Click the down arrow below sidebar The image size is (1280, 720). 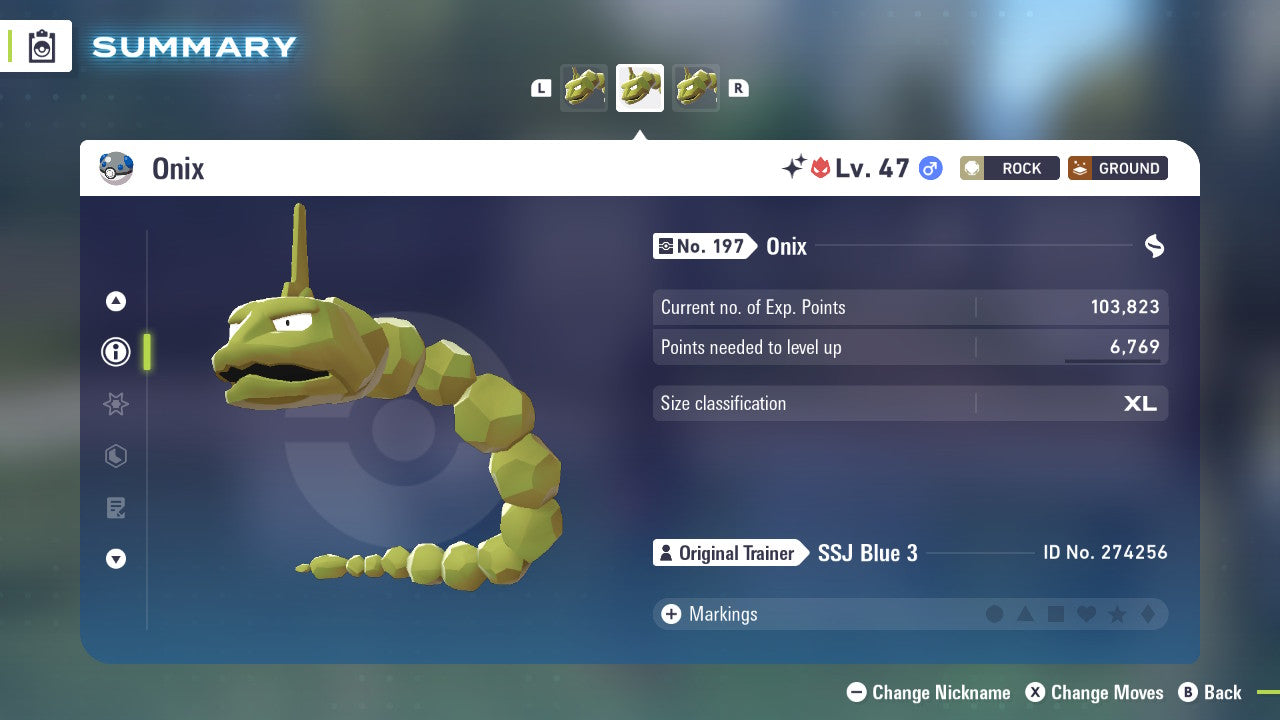click(115, 559)
